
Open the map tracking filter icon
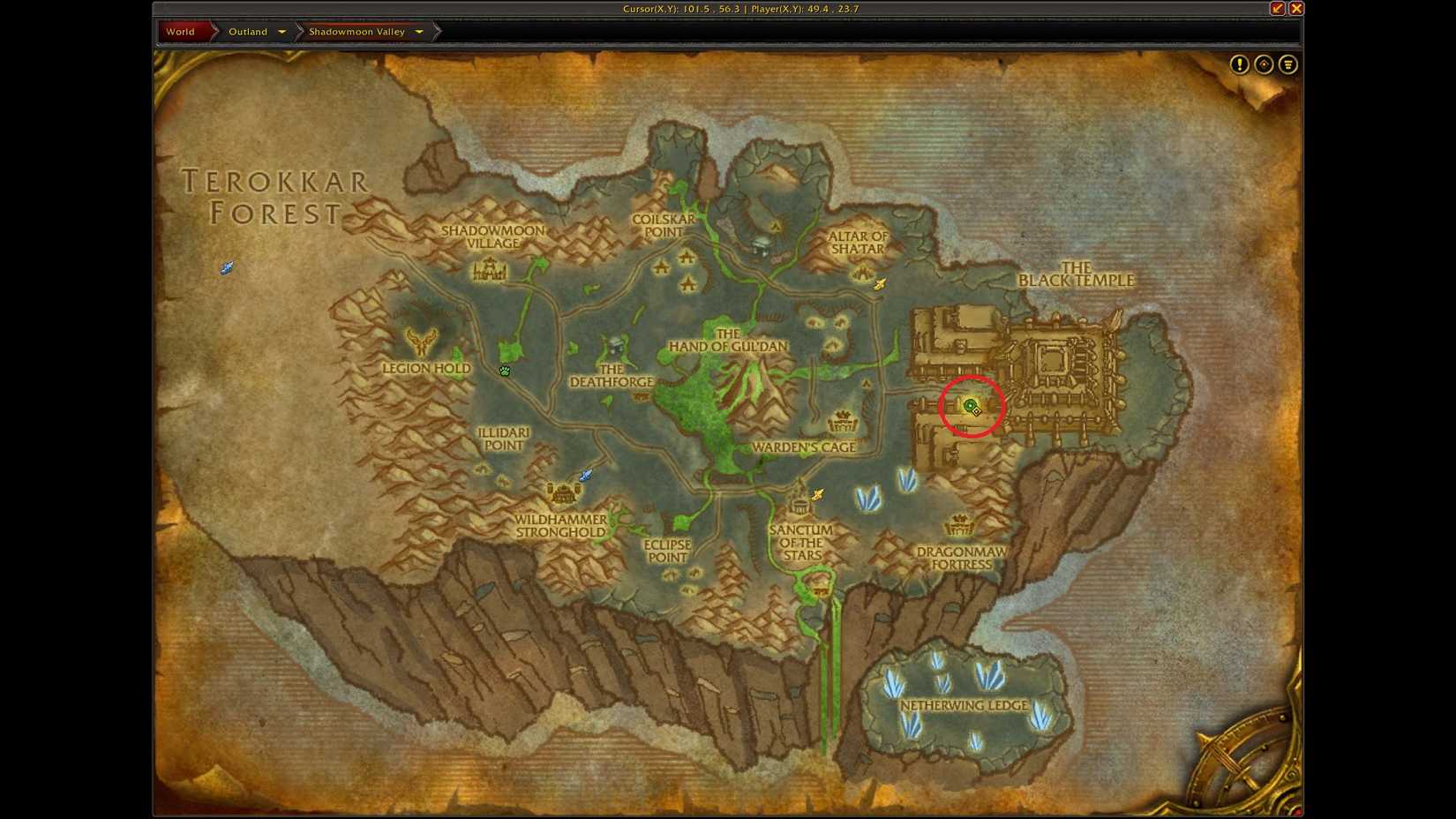1287,64
